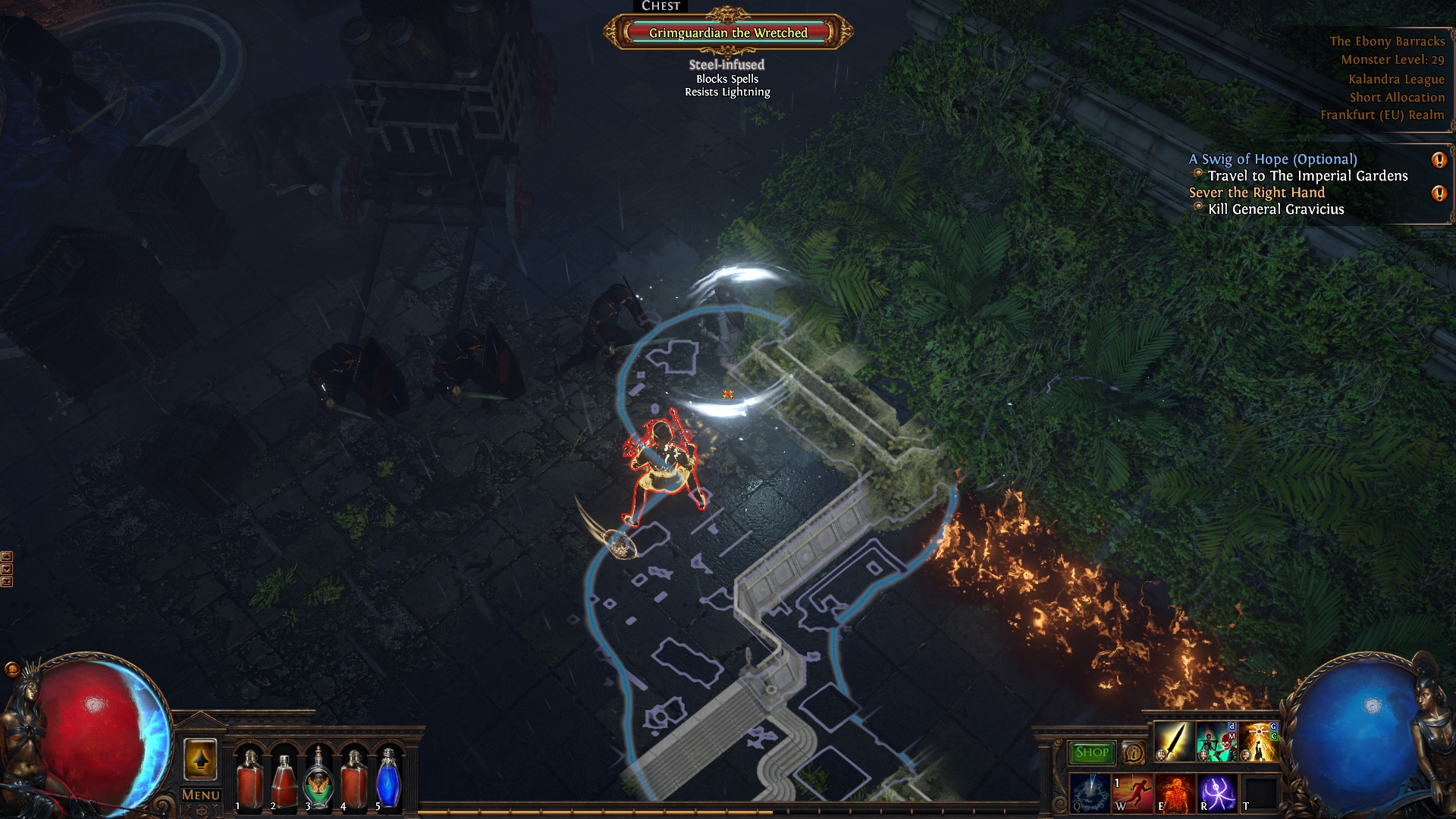
Task: Click the top arrow button on left screen edge
Action: coord(7,557)
